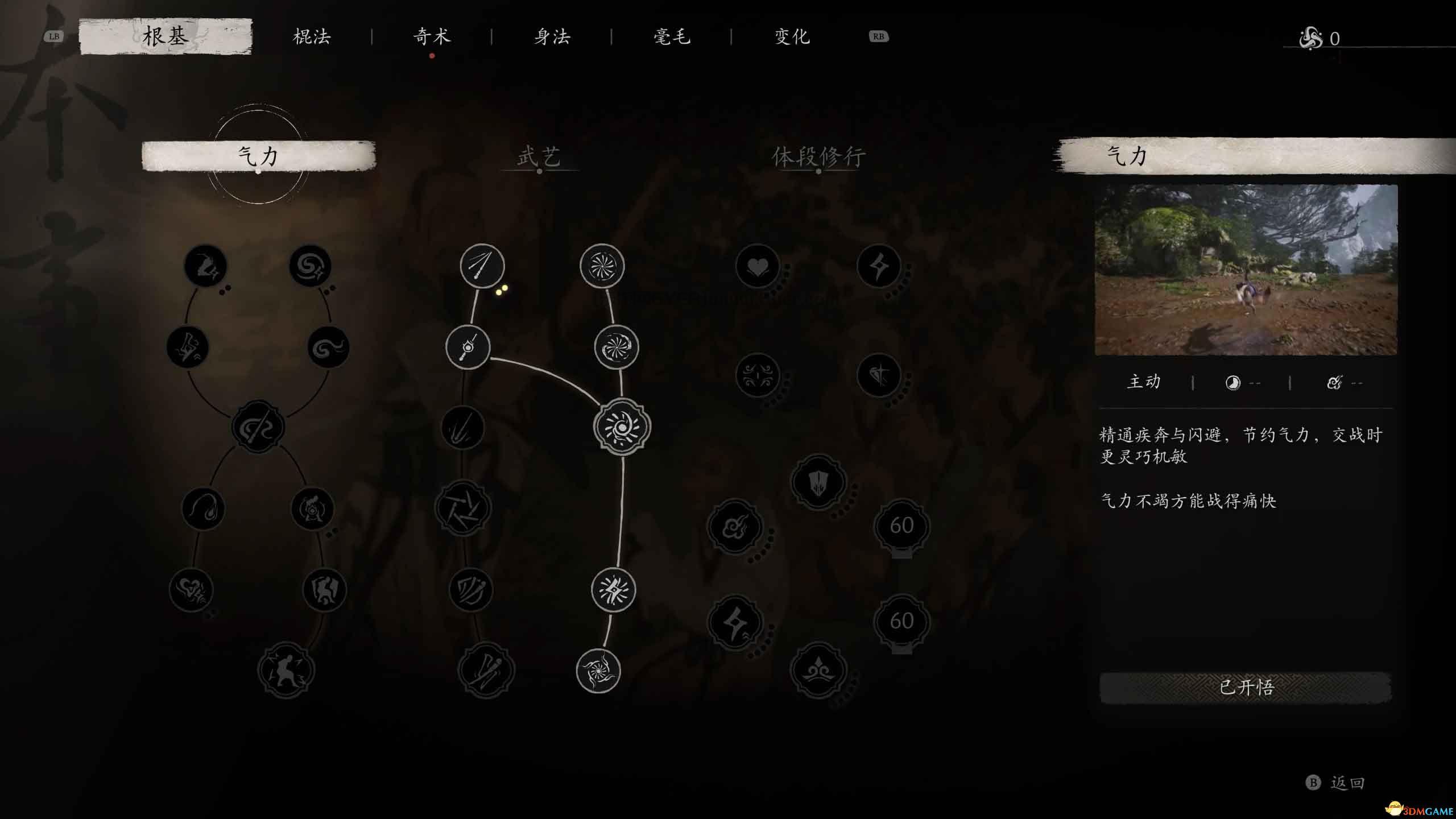Switch to the 棍法 tab
The image size is (1456, 819).
(312, 36)
